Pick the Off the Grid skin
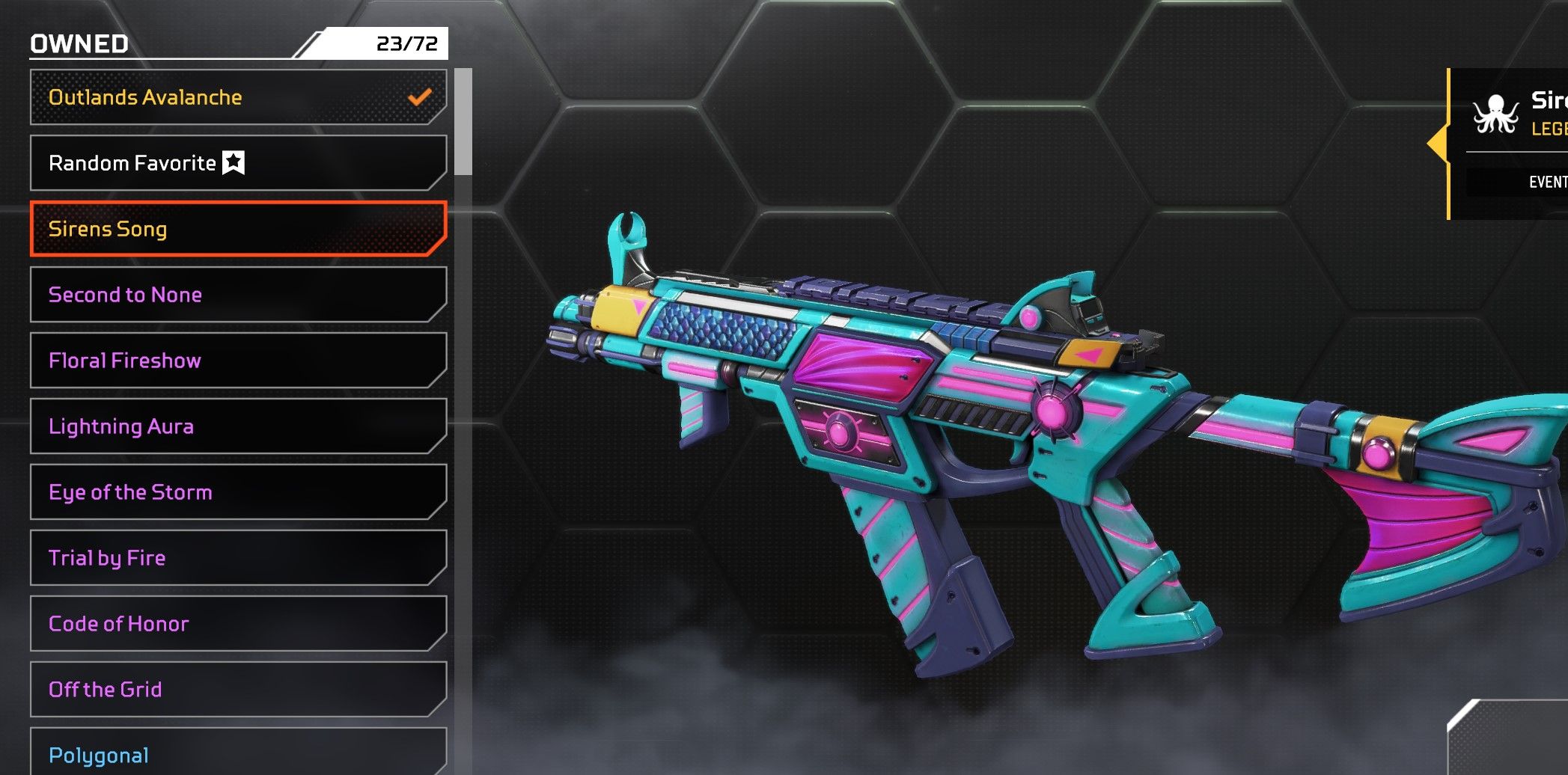This screenshot has width=1568, height=775. [238, 690]
